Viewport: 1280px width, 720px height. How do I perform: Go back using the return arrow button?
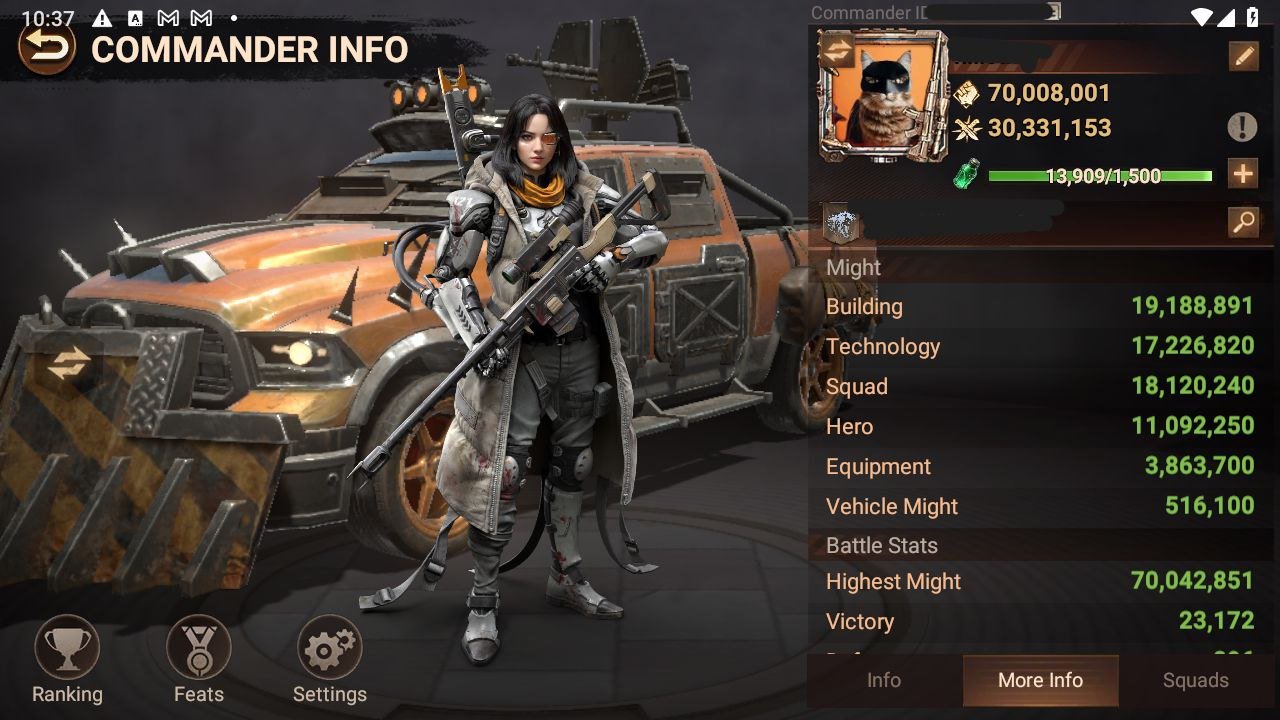[46, 47]
